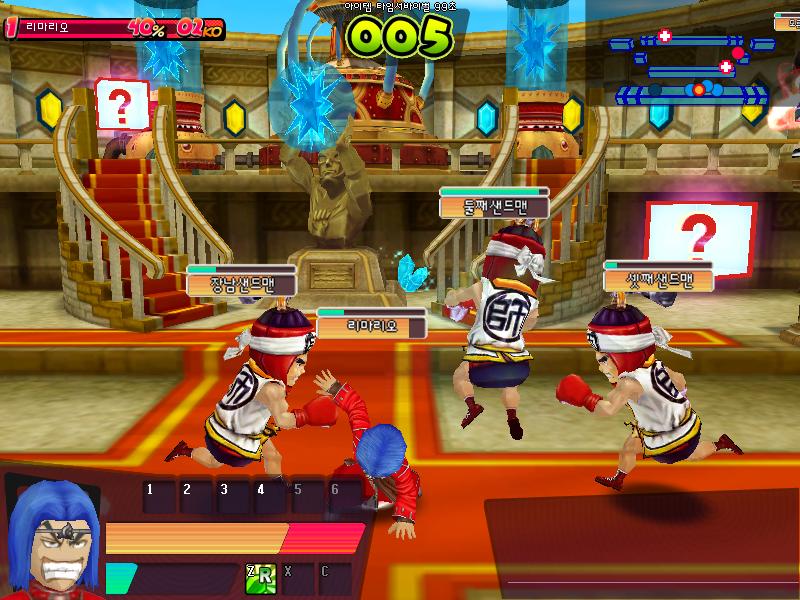
Task: Click the rank 1 player score panel
Action: point(113,28)
